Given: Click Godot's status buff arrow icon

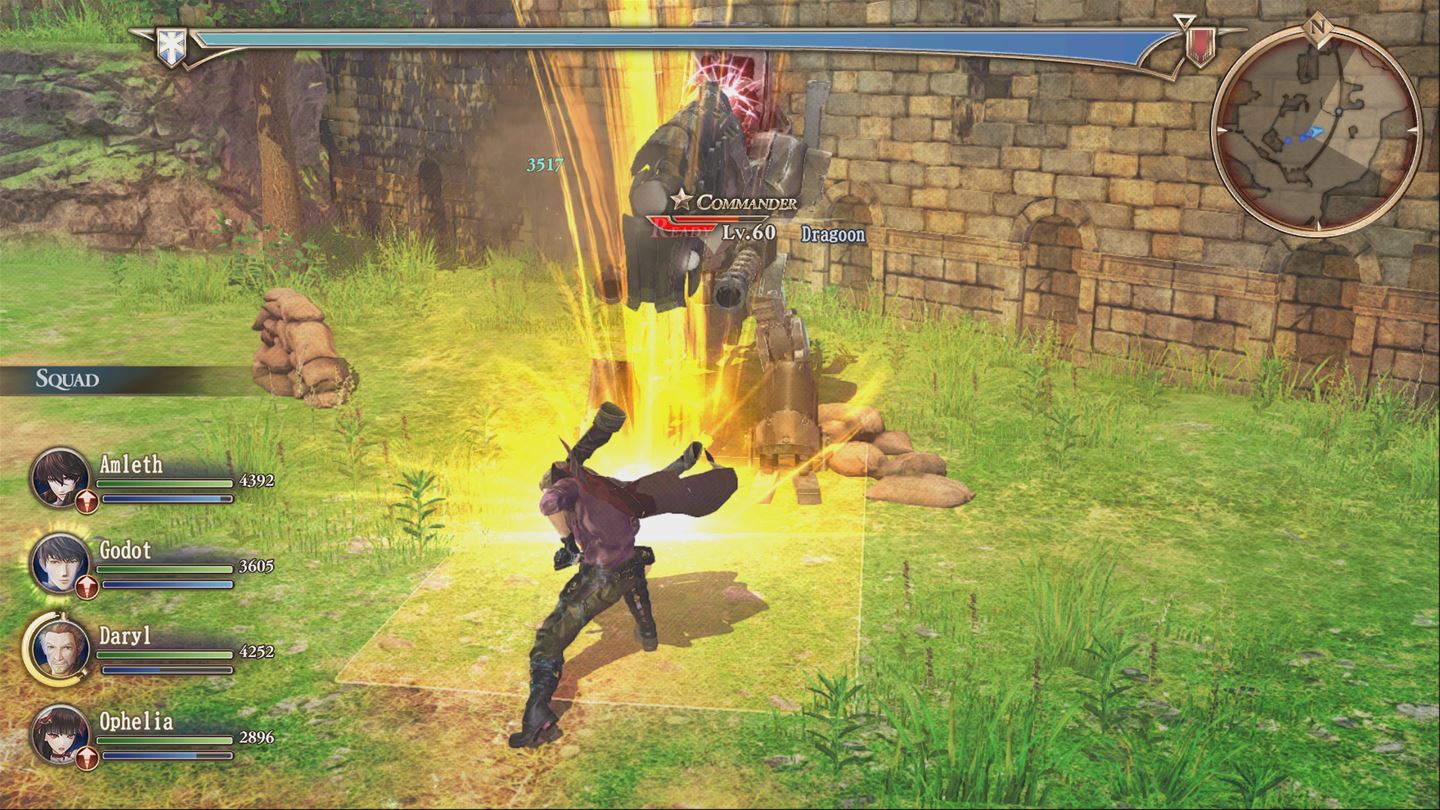Looking at the screenshot, I should click(85, 589).
